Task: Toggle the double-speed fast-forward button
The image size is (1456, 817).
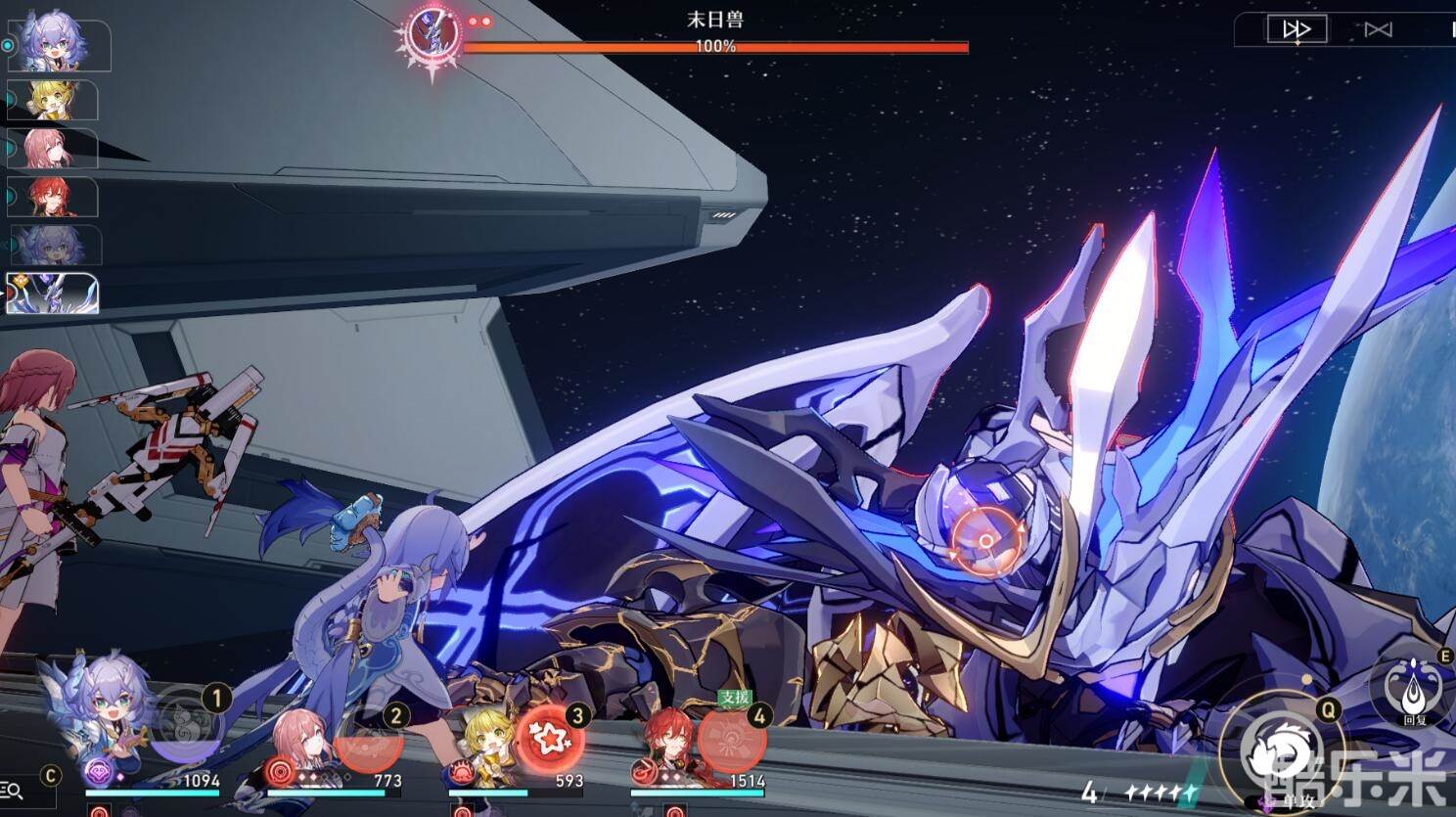Action: tap(1297, 29)
